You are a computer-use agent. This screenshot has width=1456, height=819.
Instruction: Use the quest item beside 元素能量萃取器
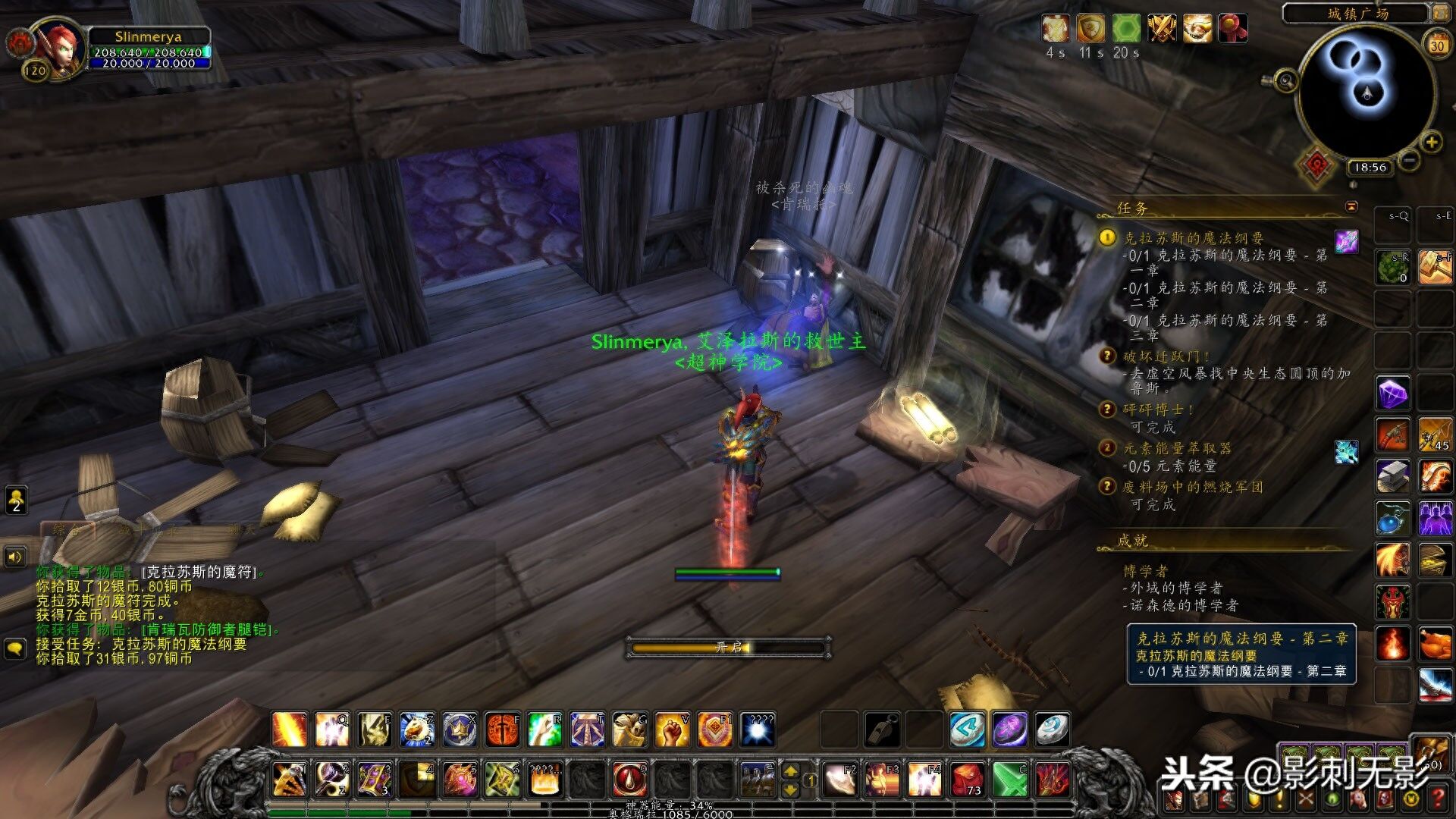(x=1346, y=451)
